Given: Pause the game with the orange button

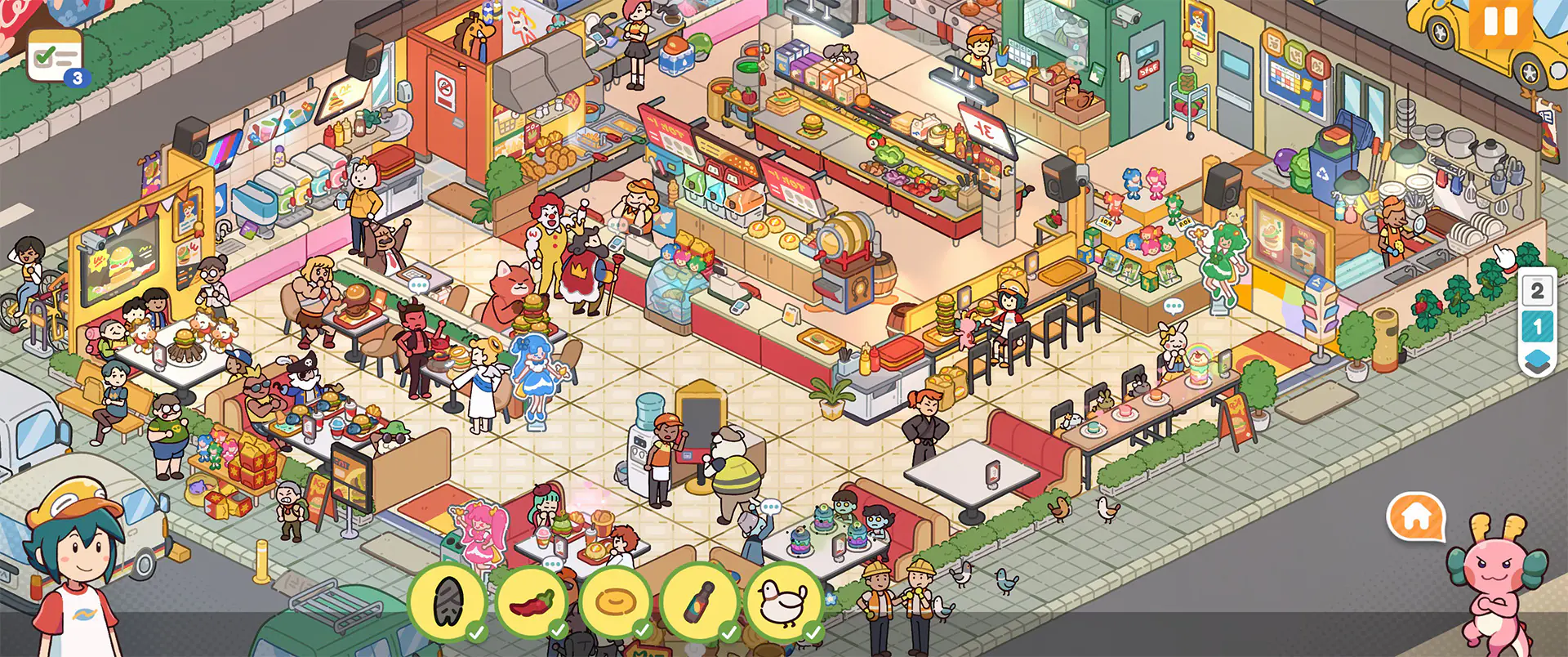Looking at the screenshot, I should (1499, 22).
